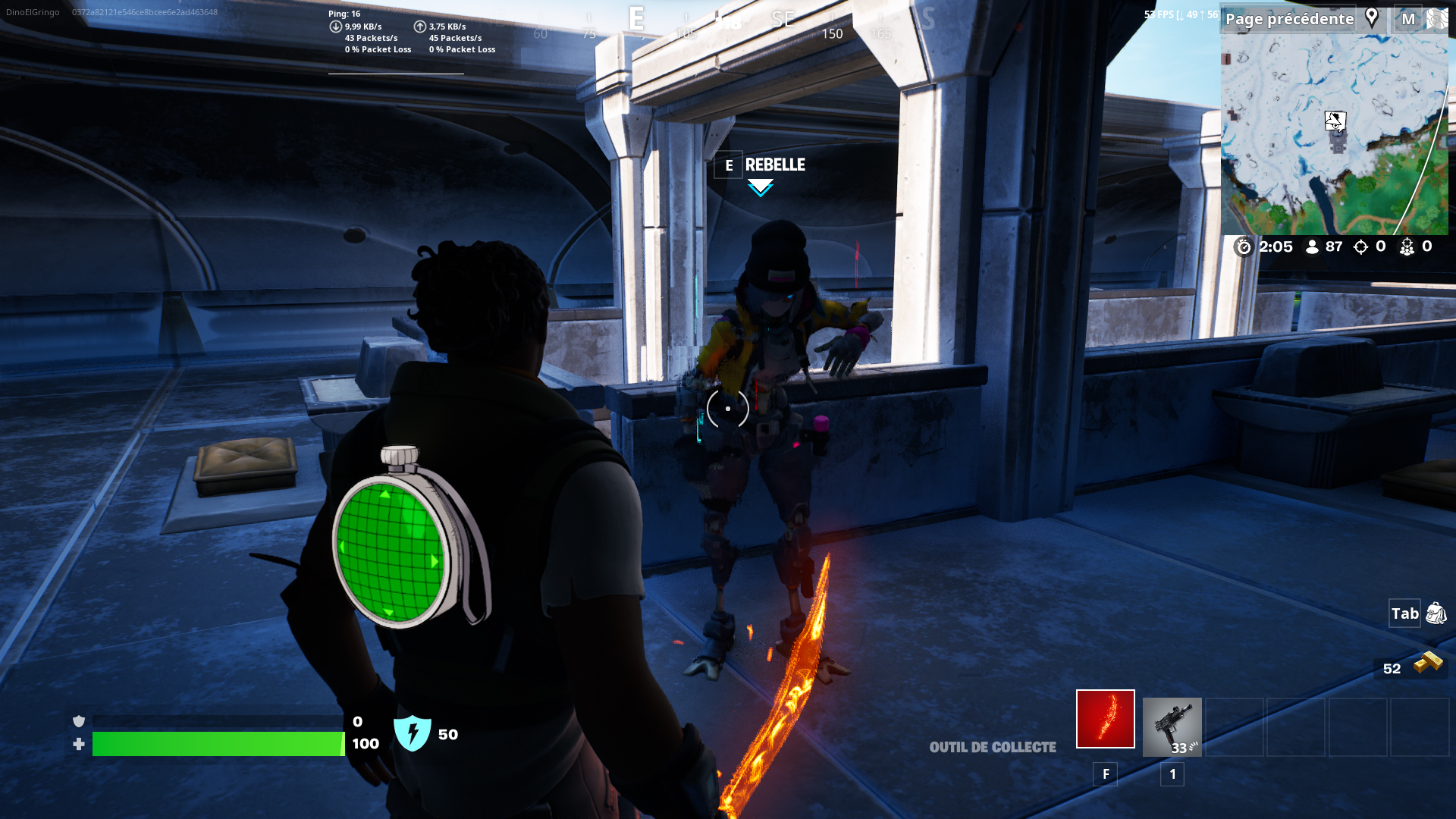Image resolution: width=1456 pixels, height=819 pixels.
Task: Select the flaming harvesting tool slot
Action: click(1105, 719)
